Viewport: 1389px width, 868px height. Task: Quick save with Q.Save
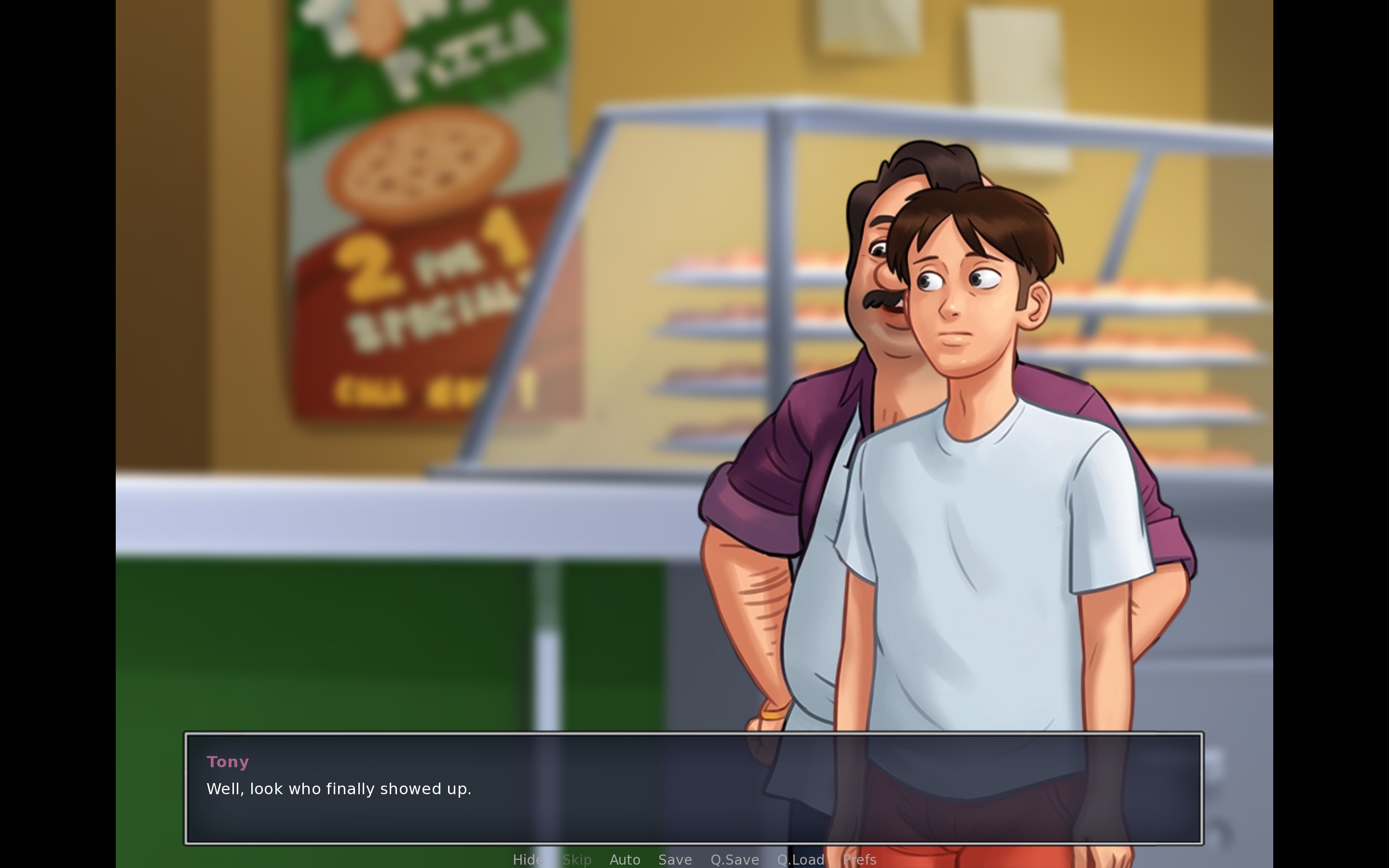click(x=734, y=859)
